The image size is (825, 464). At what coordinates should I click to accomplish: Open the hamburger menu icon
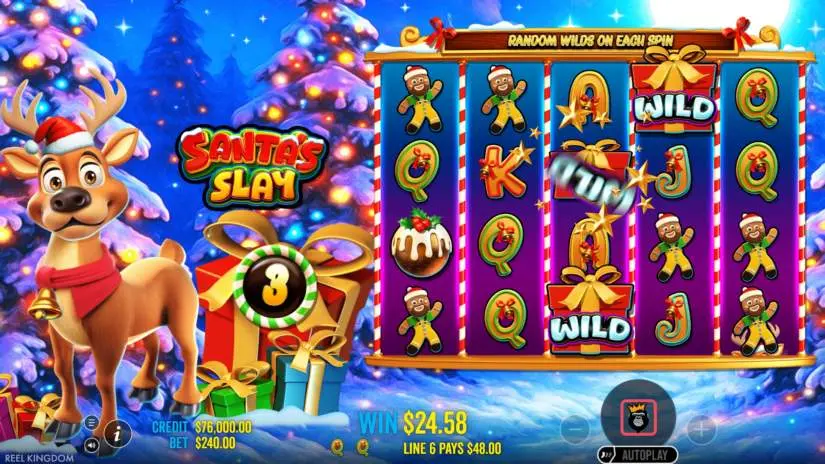91,423
